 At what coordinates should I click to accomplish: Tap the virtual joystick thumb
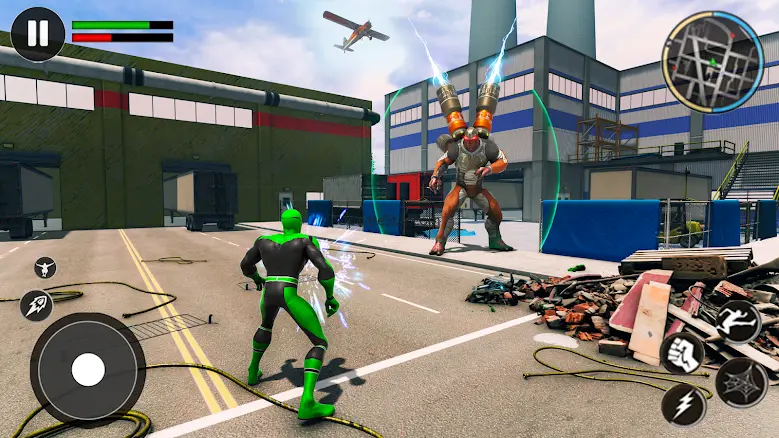click(88, 370)
